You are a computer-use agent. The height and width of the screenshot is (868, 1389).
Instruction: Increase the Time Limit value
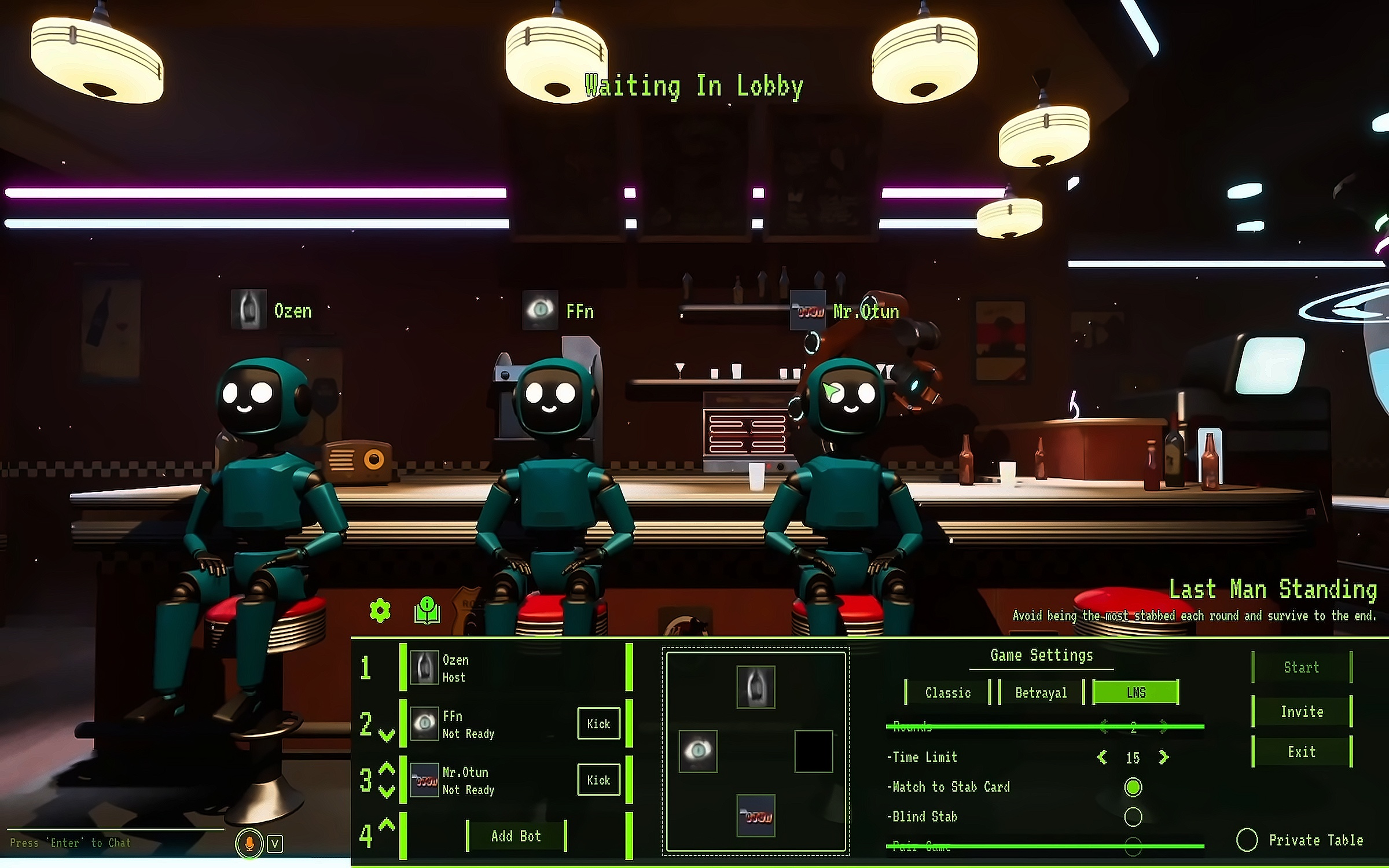[x=1164, y=757]
